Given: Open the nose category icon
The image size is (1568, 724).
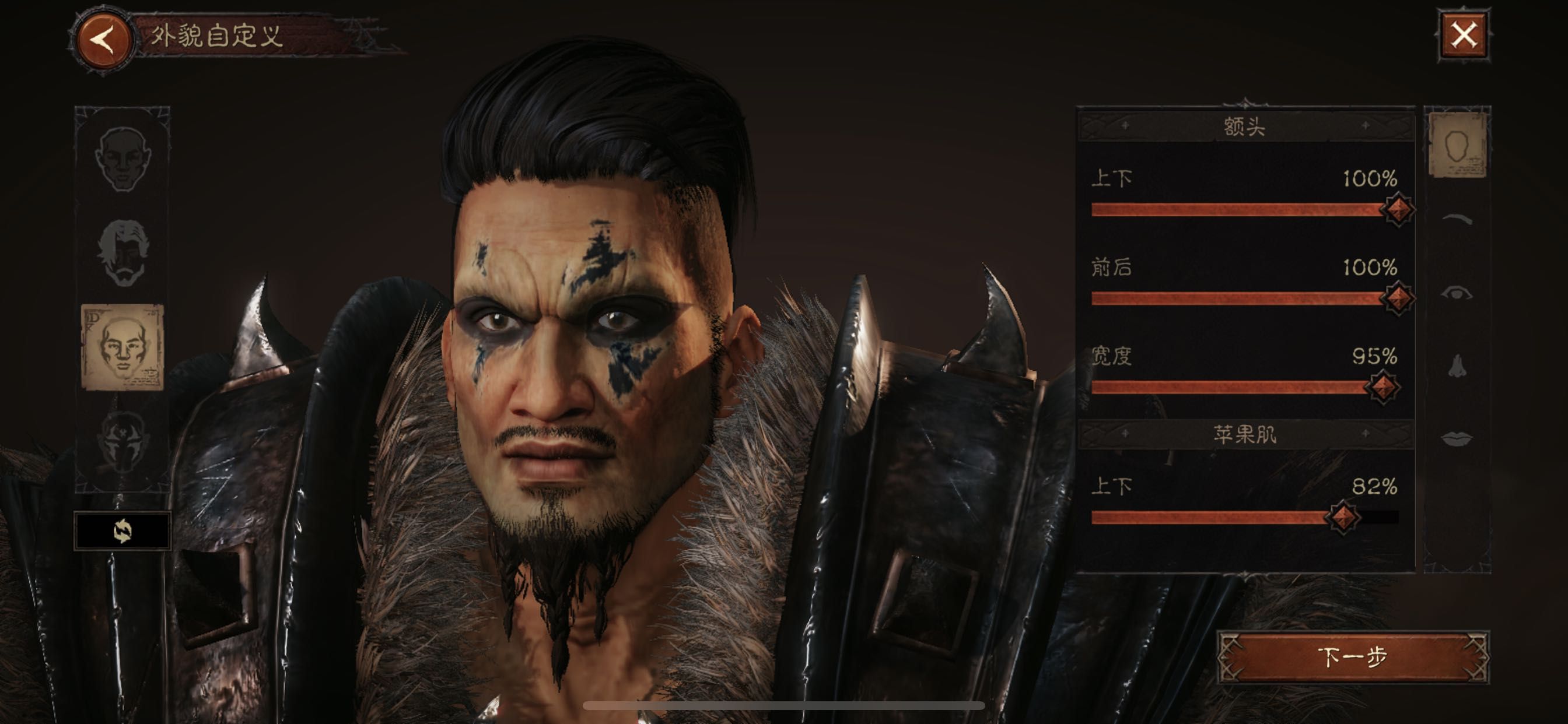Looking at the screenshot, I should pos(1457,366).
